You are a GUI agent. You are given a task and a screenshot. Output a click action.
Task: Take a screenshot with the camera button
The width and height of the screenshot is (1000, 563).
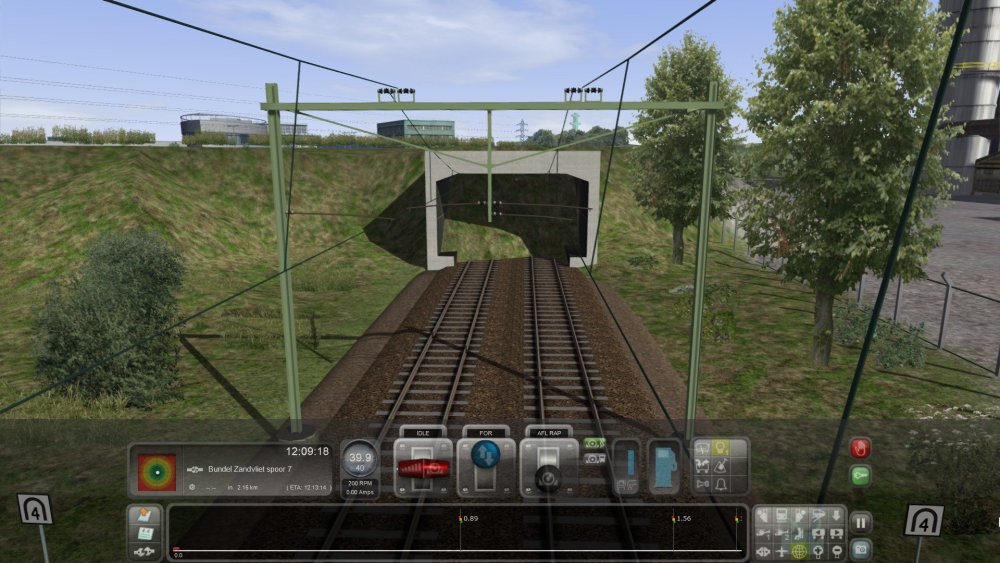click(860, 548)
